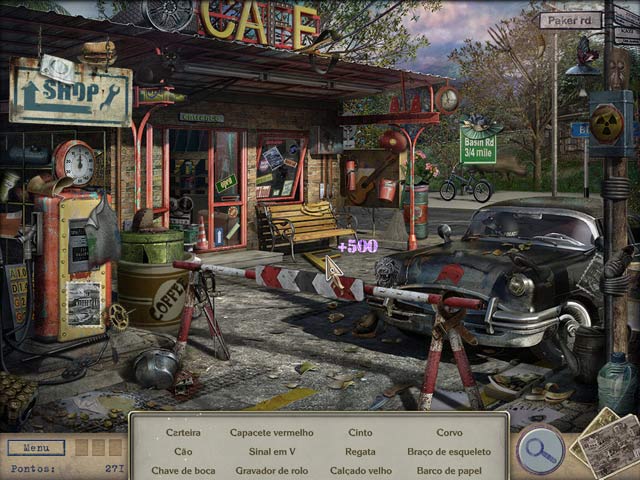Choose 'Corvo' from the item list
The width and height of the screenshot is (640, 480).
click(449, 433)
